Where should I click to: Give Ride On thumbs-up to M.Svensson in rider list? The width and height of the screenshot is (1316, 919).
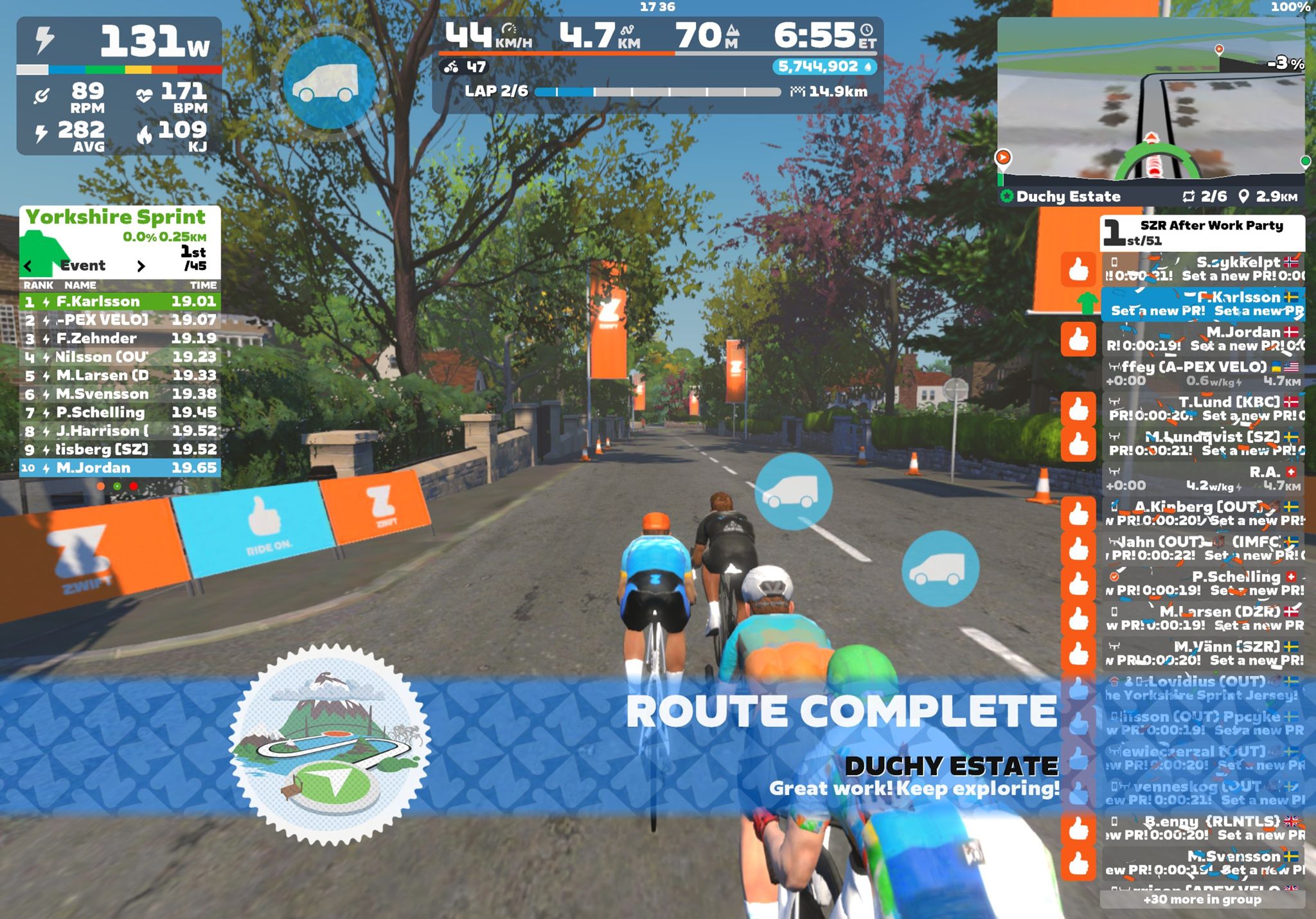1078,863
